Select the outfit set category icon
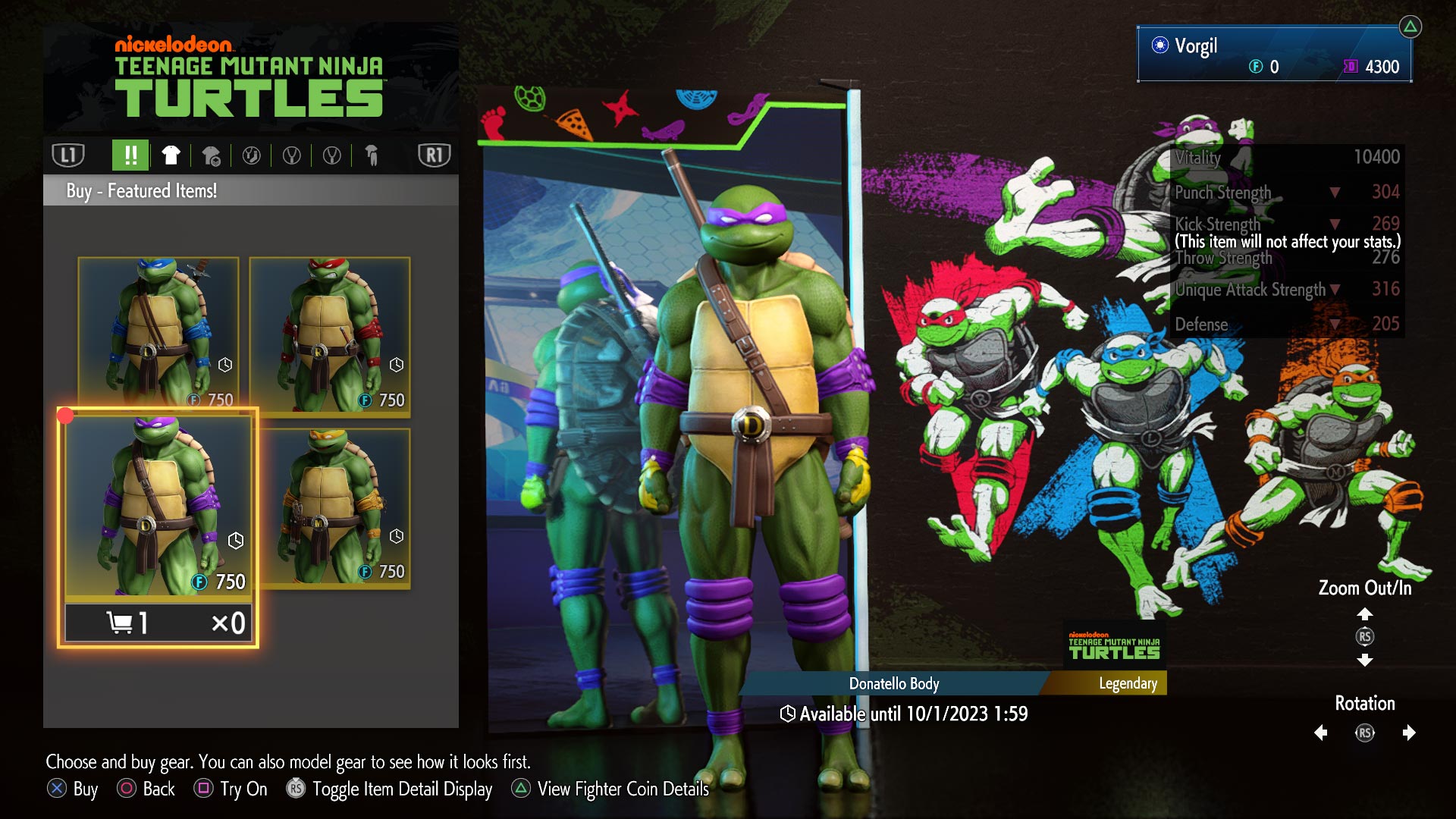Screen dimensions: 1456x819 [x=212, y=155]
